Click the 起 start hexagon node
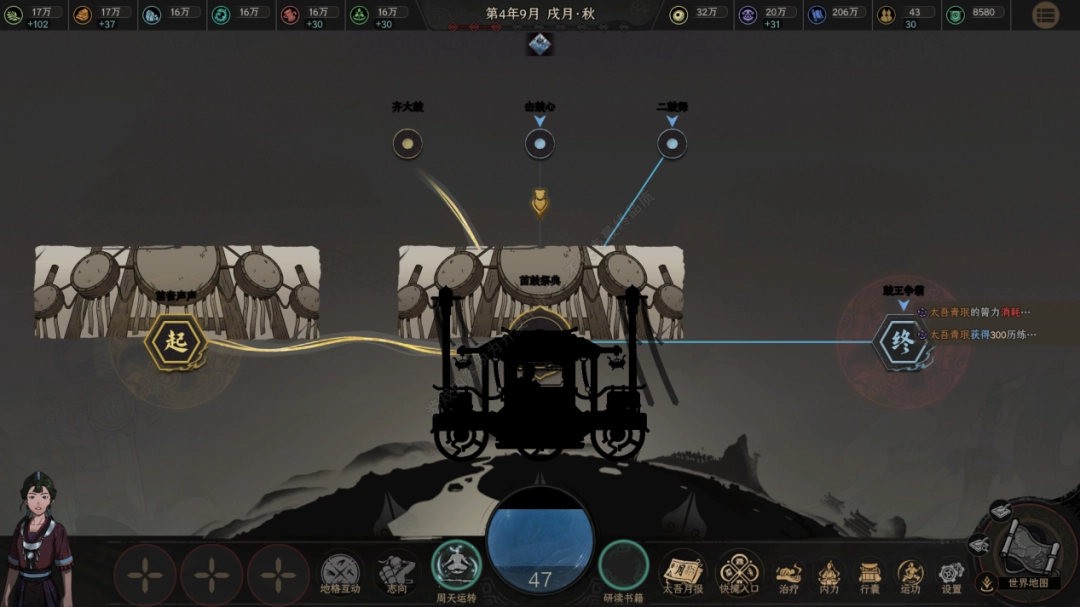 coord(176,342)
